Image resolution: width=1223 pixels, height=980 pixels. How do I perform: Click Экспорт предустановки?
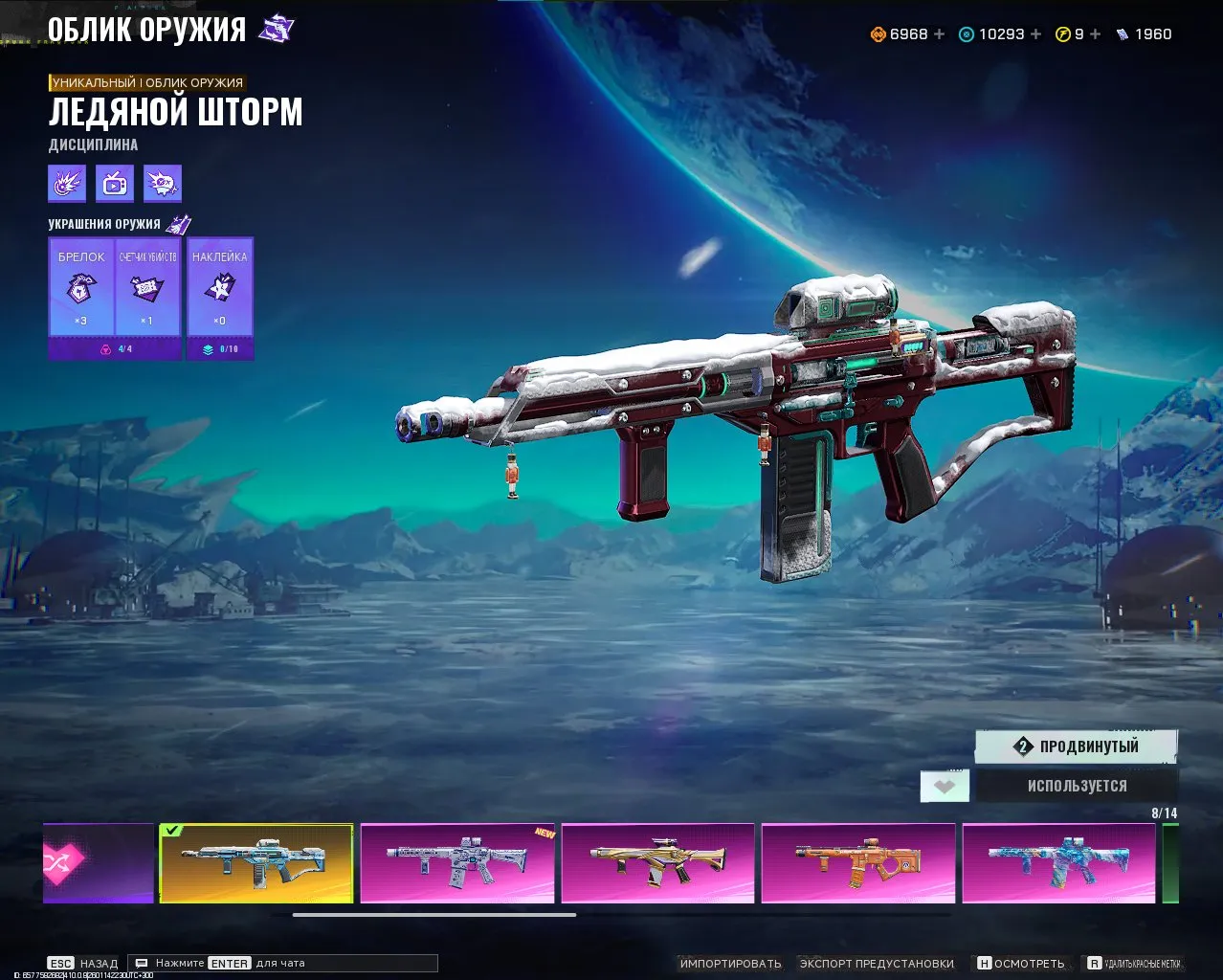point(877,964)
